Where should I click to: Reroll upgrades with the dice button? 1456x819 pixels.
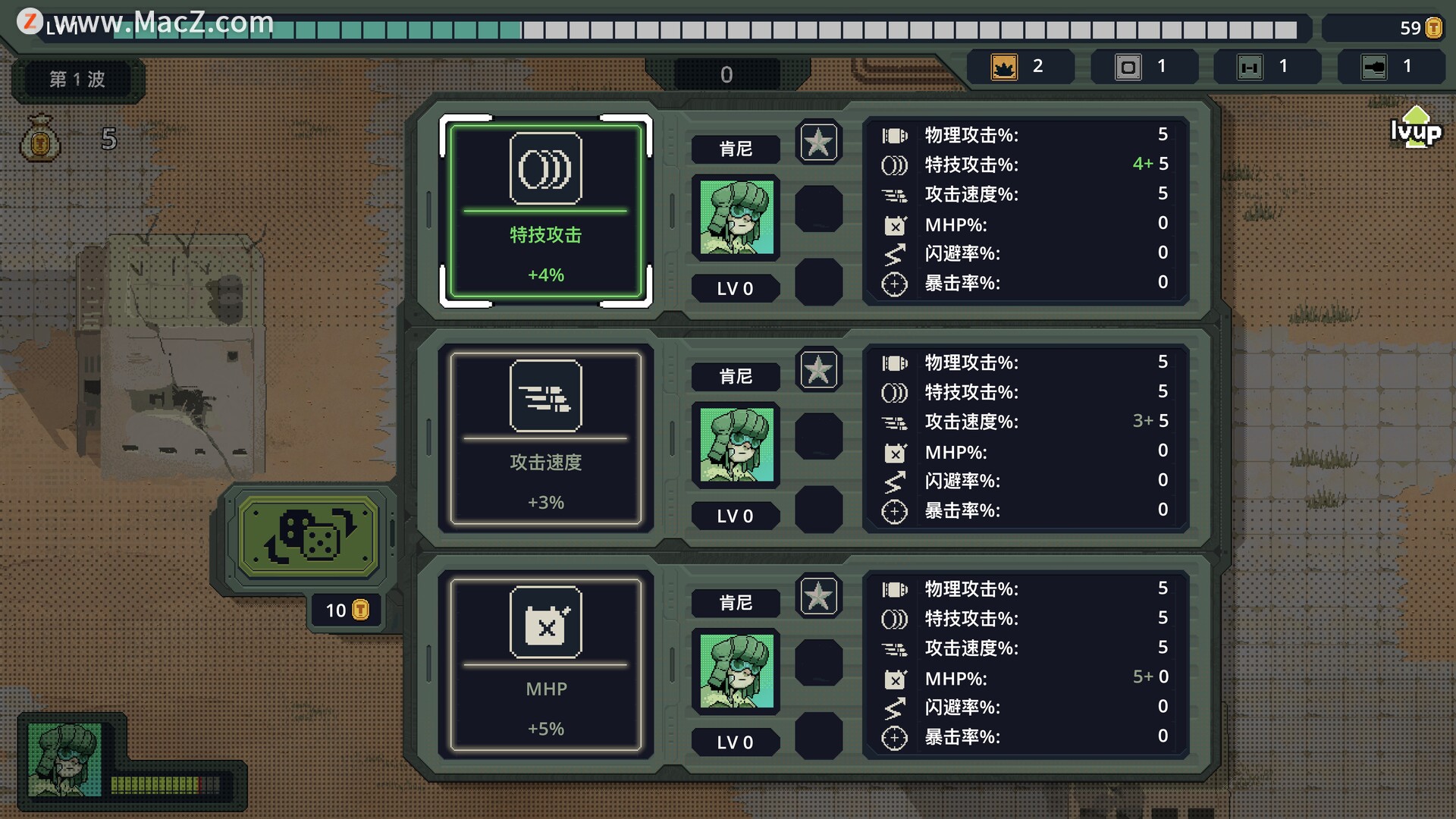point(308,536)
